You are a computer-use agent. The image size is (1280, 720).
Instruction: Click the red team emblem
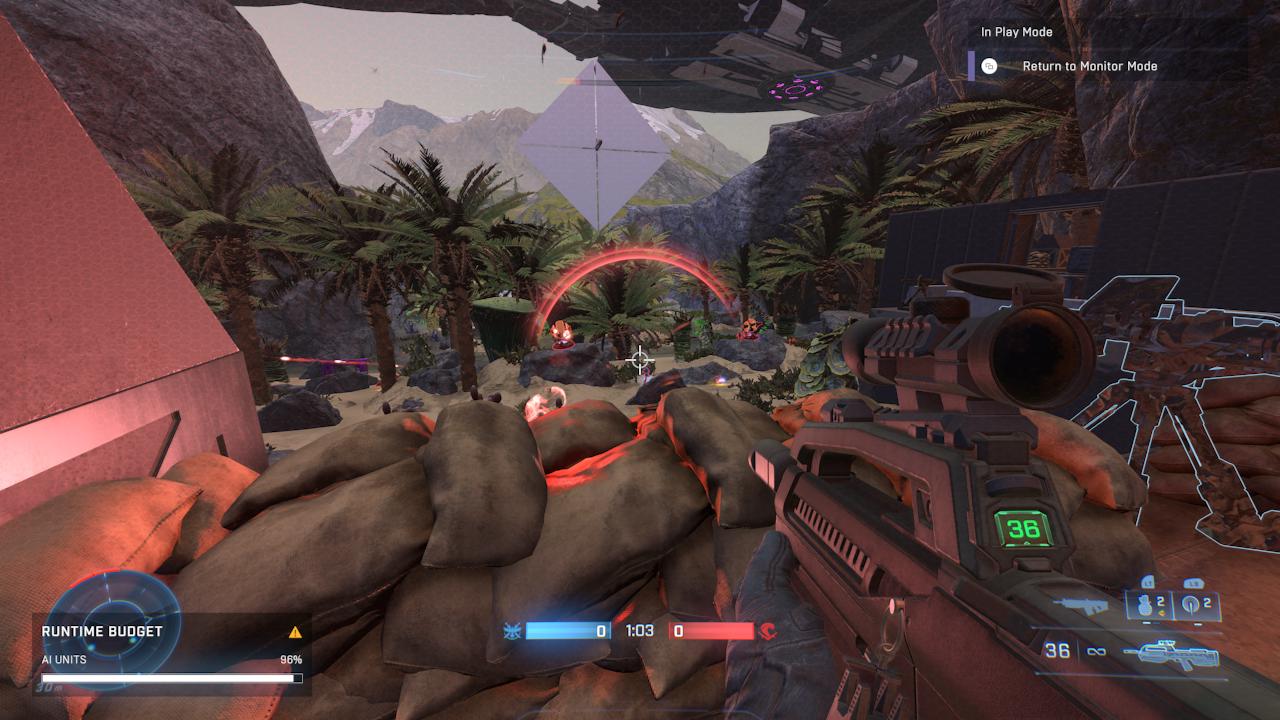point(769,631)
